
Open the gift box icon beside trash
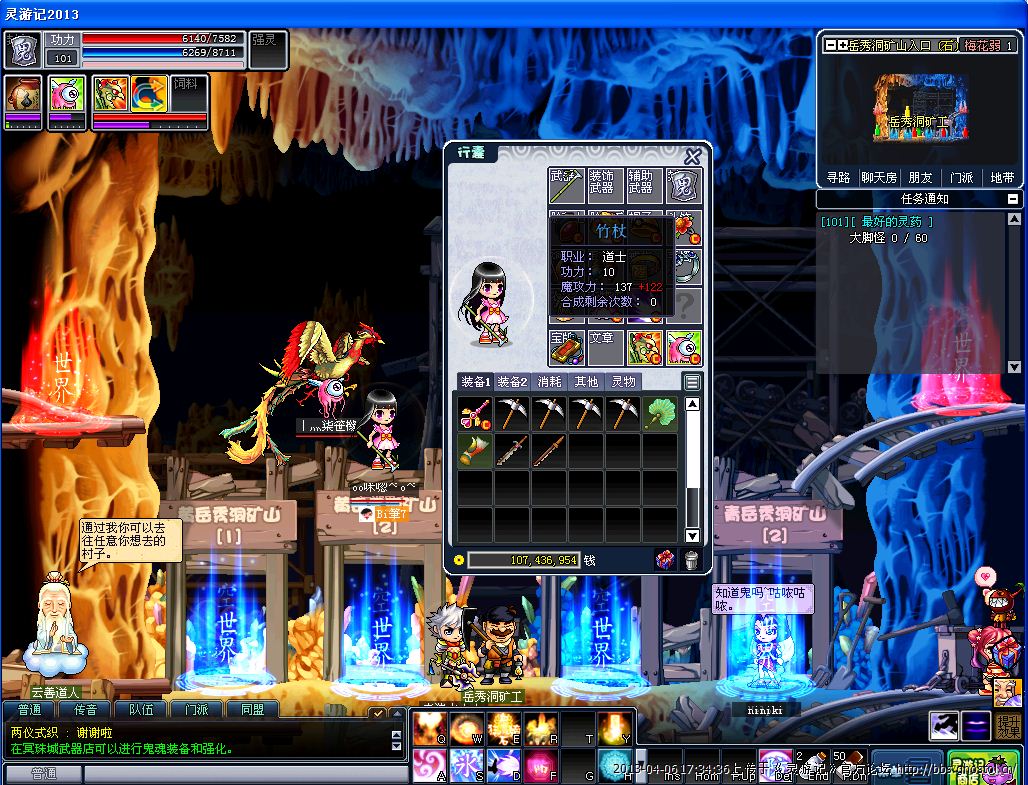pos(665,560)
